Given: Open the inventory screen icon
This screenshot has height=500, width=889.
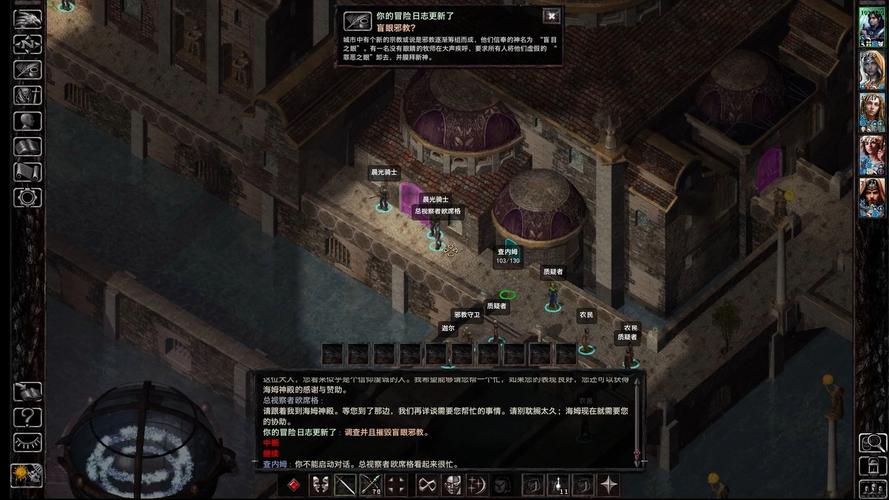Looking at the screenshot, I should [27, 96].
